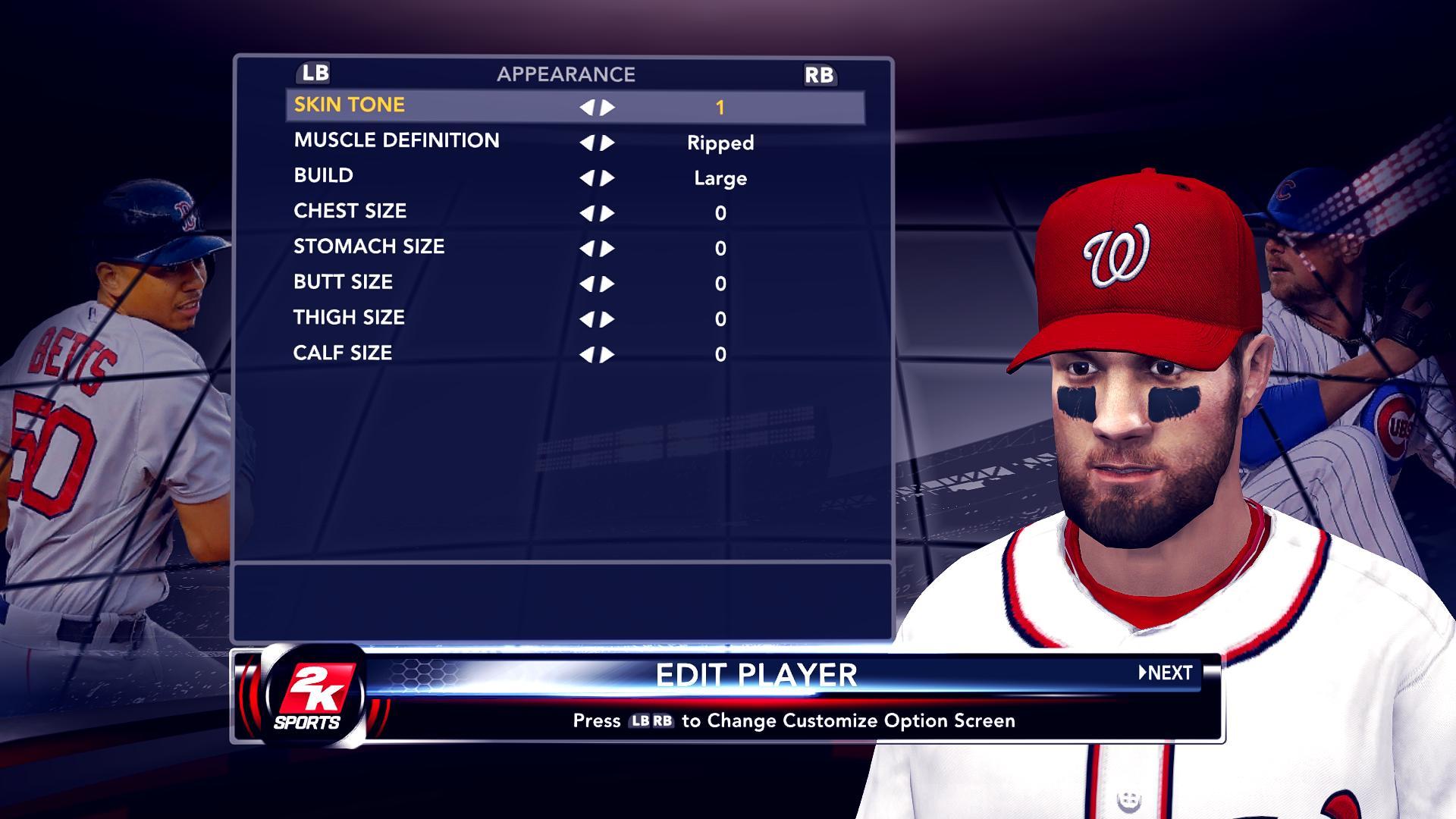The height and width of the screenshot is (819, 1456).
Task: Increase BUTT SIZE with its right arrow
Action: coord(607,284)
